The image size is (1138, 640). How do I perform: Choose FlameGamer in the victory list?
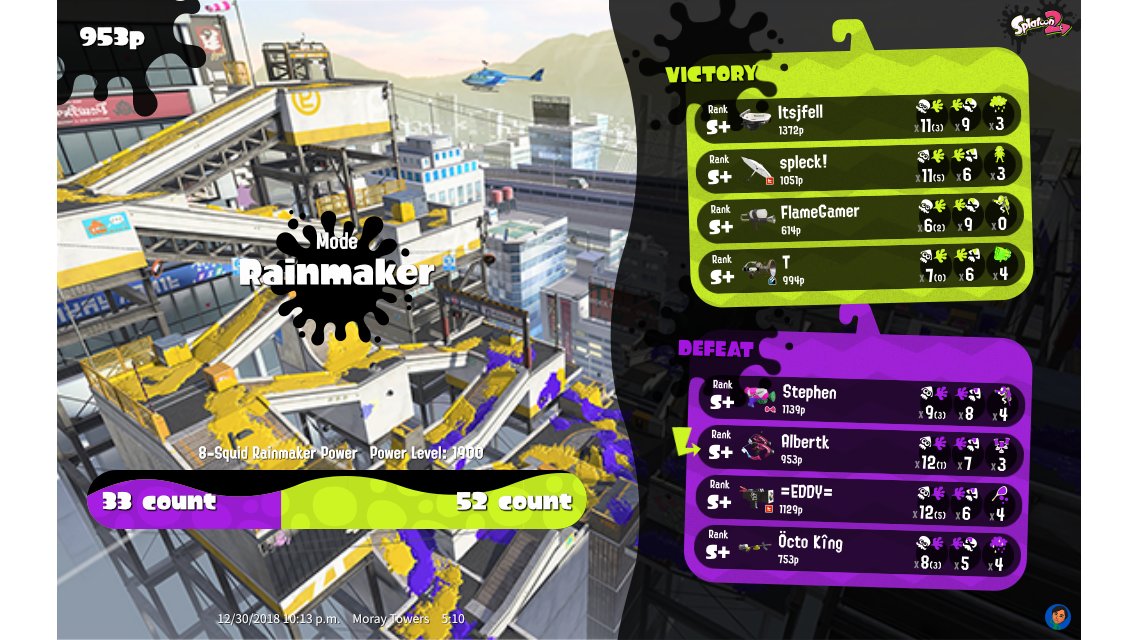(x=860, y=217)
